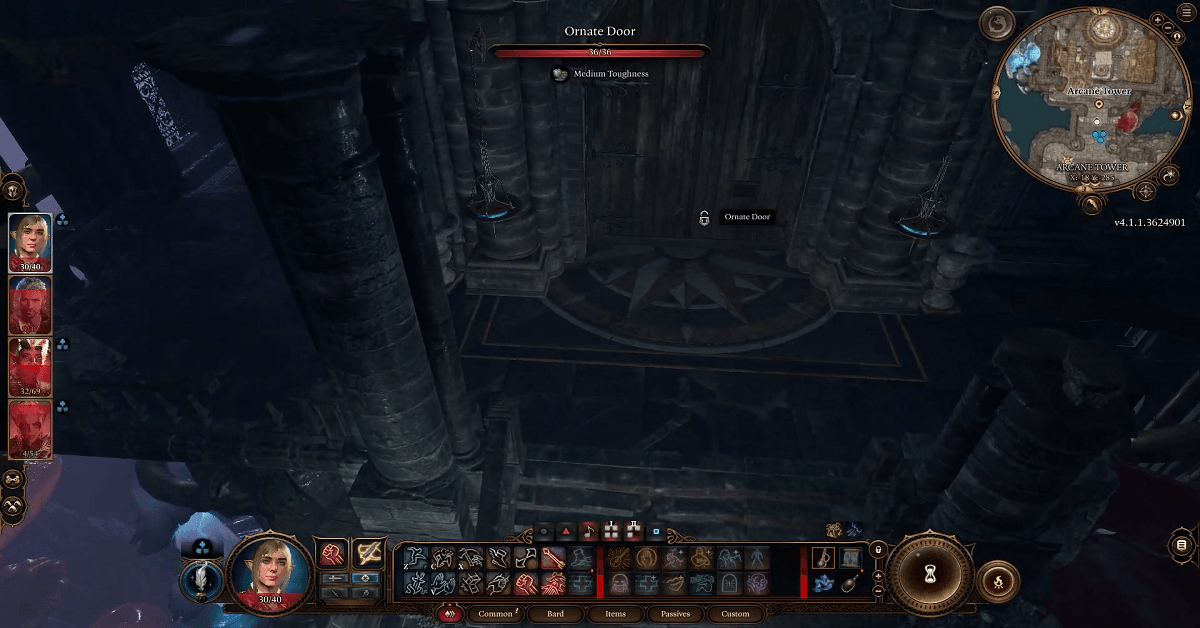Open the combat log button at right edge
Viewport: 1200px width, 628px height.
click(x=1182, y=544)
